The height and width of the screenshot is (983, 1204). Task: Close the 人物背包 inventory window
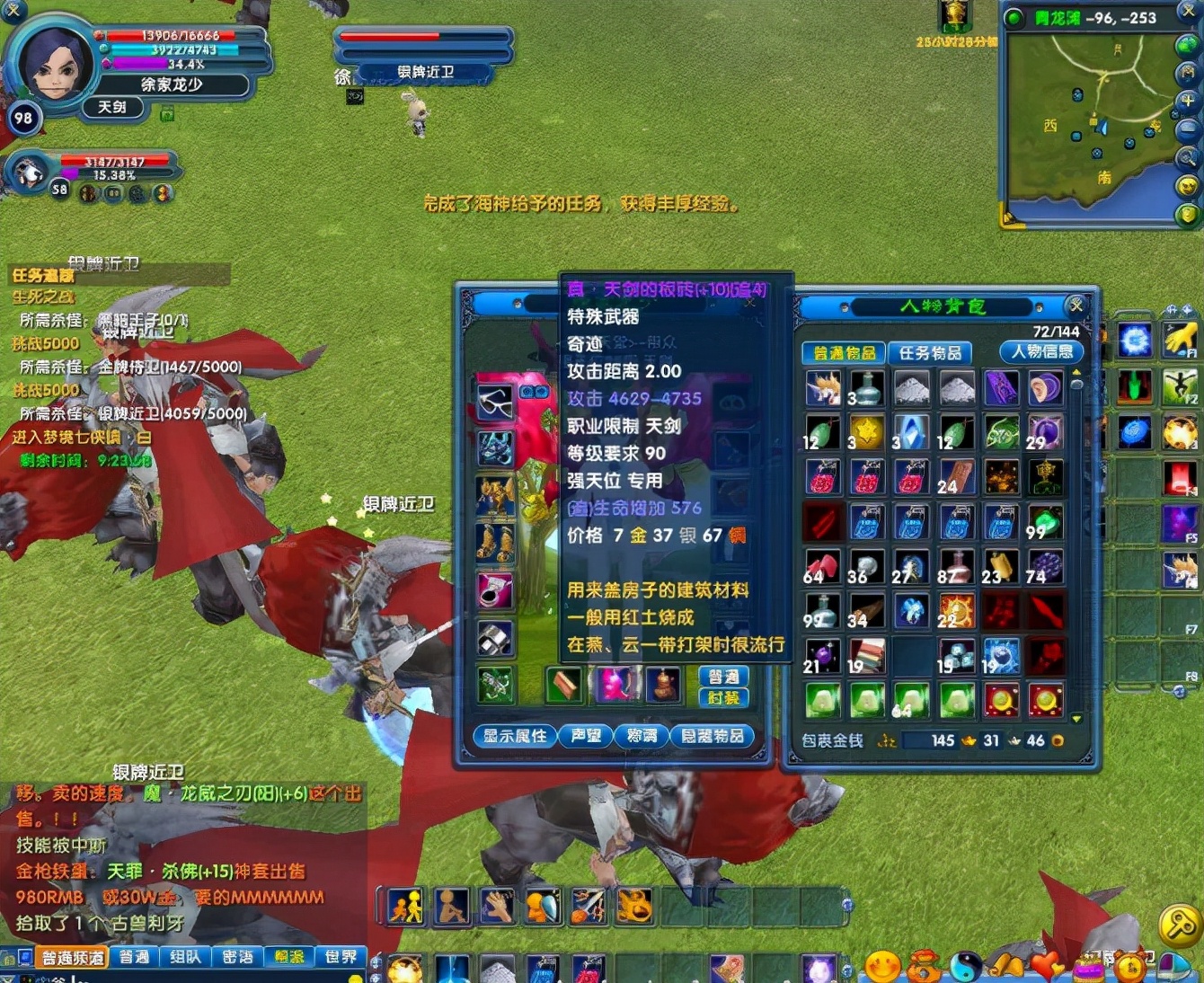click(x=1076, y=306)
